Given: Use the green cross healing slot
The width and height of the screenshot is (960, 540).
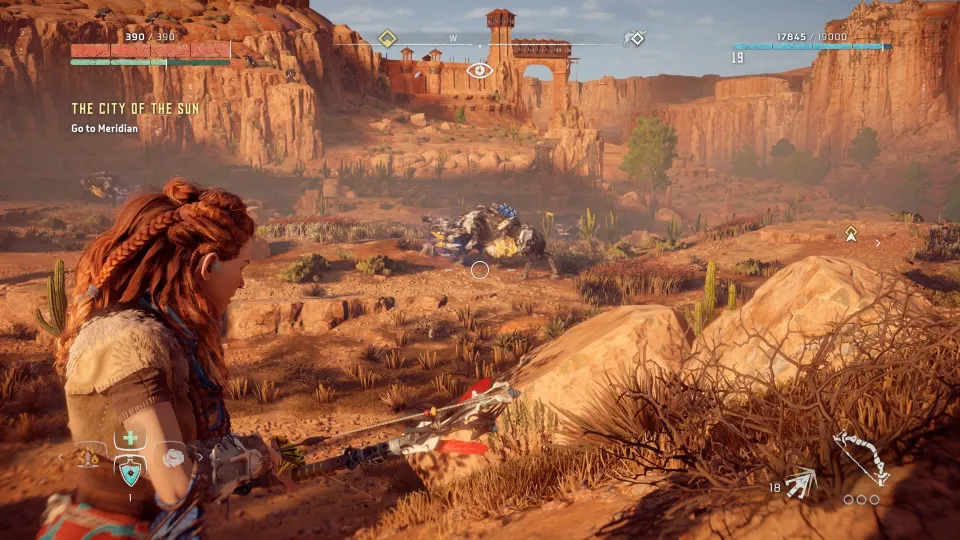Looking at the screenshot, I should coord(129,439).
